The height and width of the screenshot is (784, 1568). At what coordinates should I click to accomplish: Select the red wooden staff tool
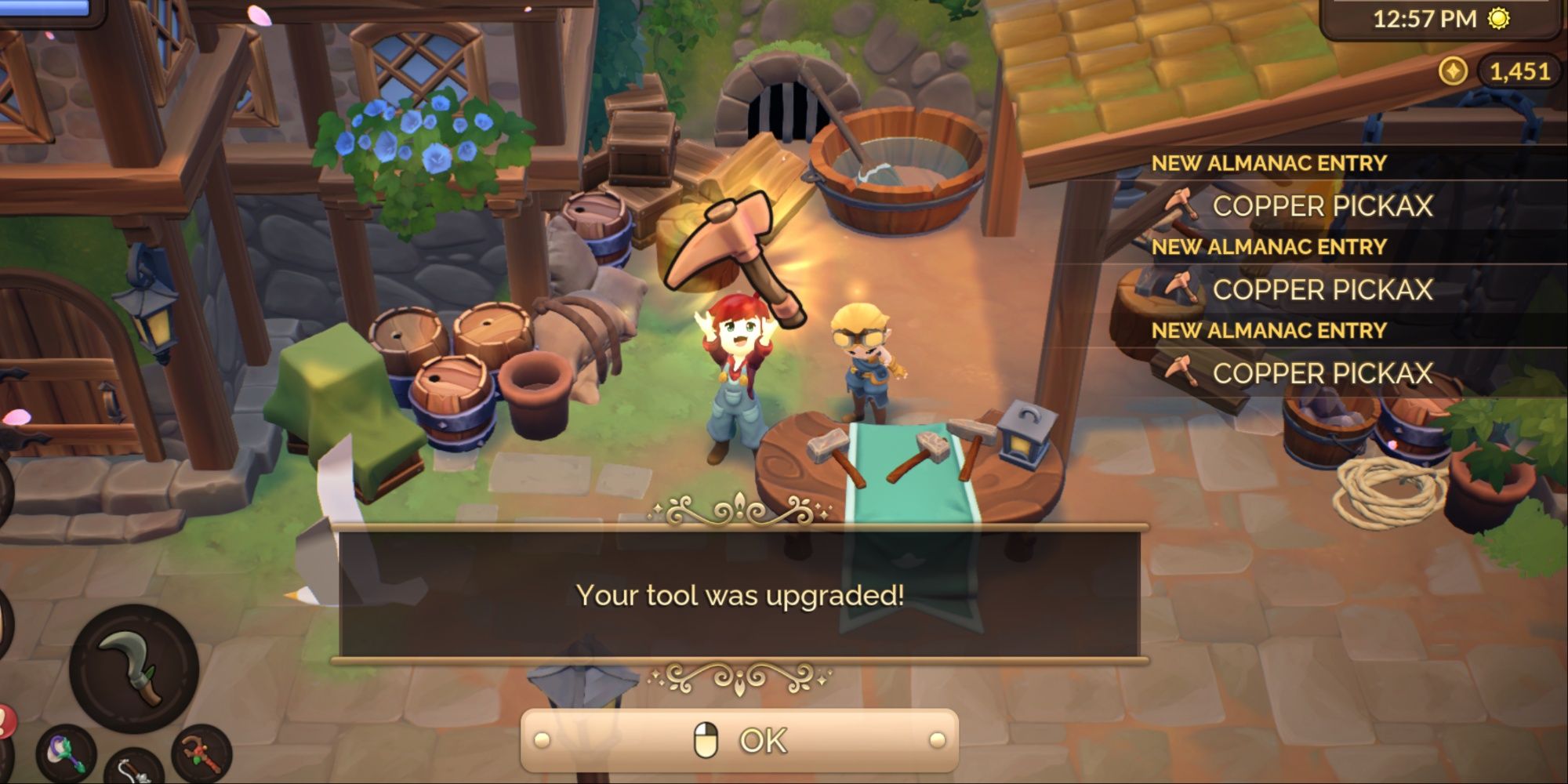click(201, 753)
